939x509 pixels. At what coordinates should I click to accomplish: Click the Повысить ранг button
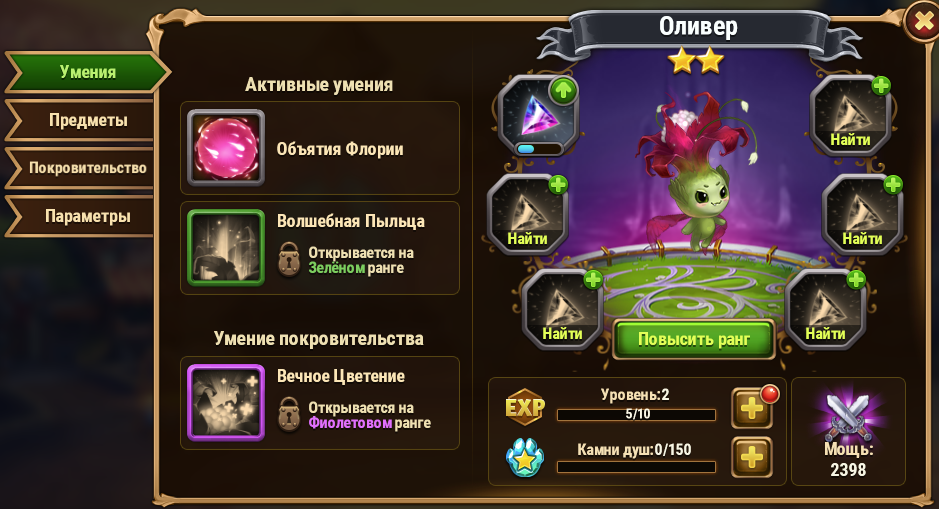click(x=694, y=339)
